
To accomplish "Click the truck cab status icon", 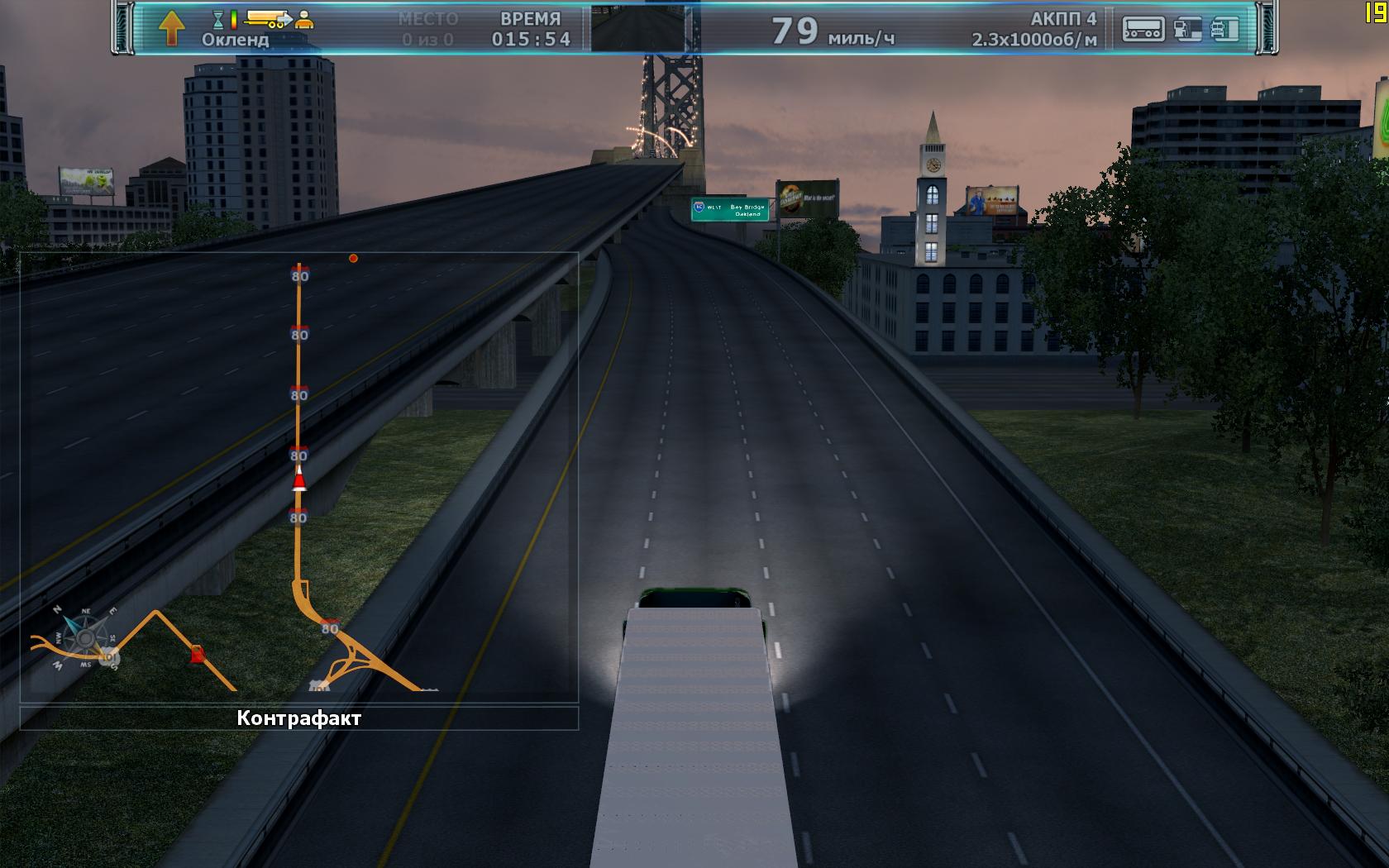I will [x=1225, y=29].
